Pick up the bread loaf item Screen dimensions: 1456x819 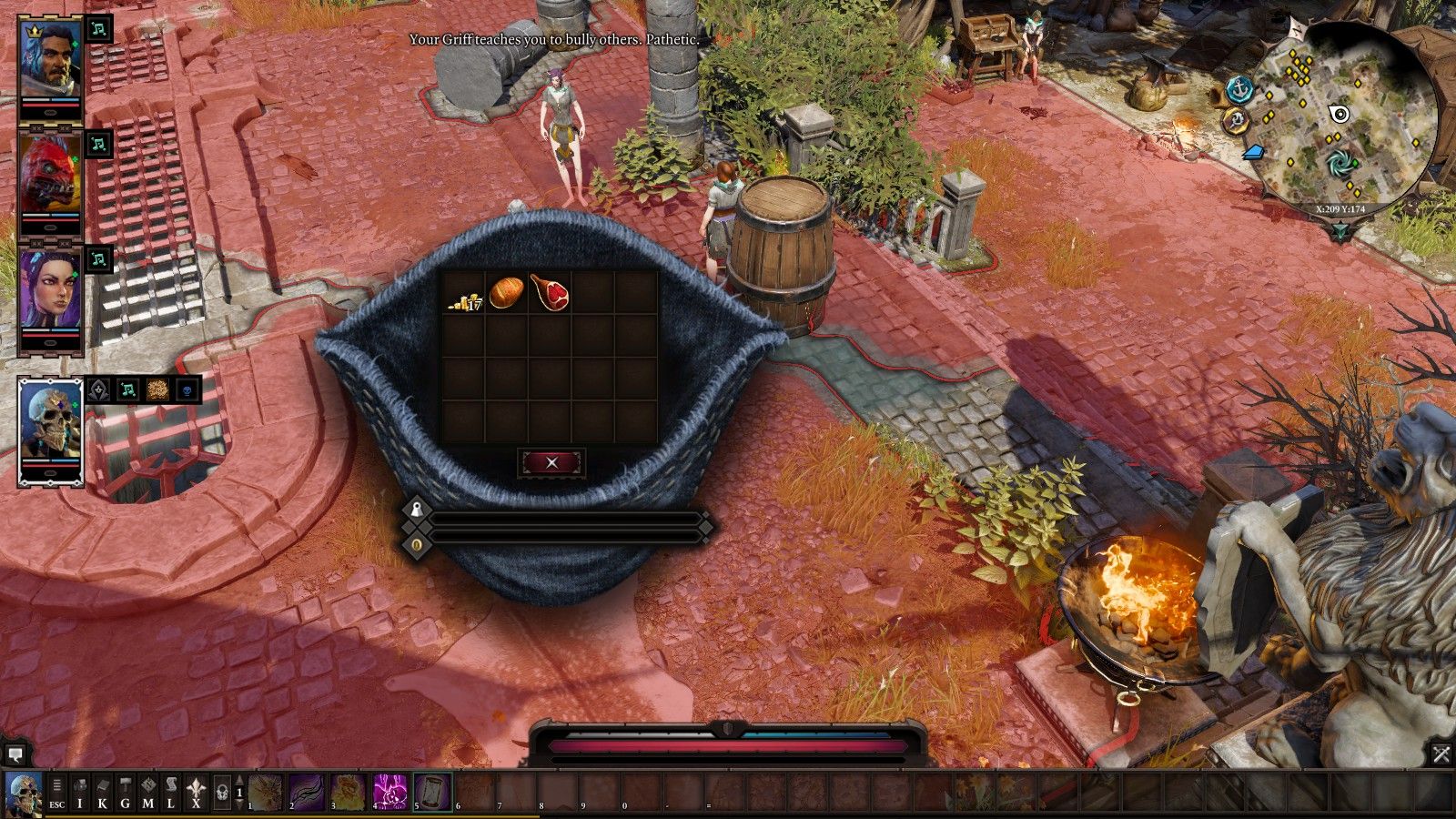click(x=507, y=293)
